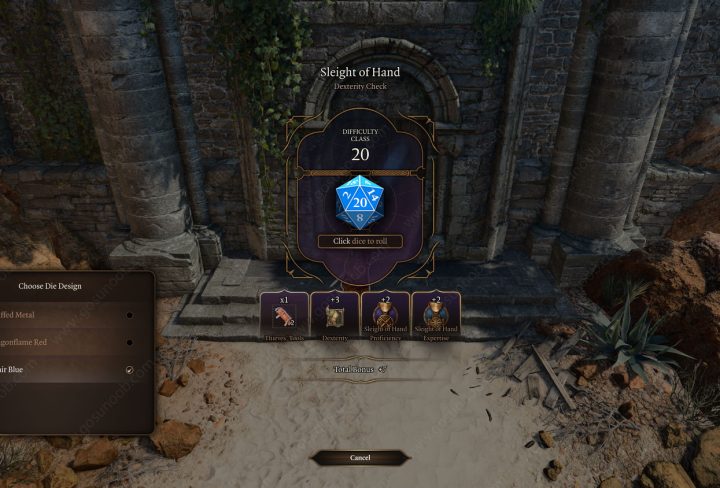View the Dexterity +3 bonus card
The image size is (720, 488).
tap(335, 317)
